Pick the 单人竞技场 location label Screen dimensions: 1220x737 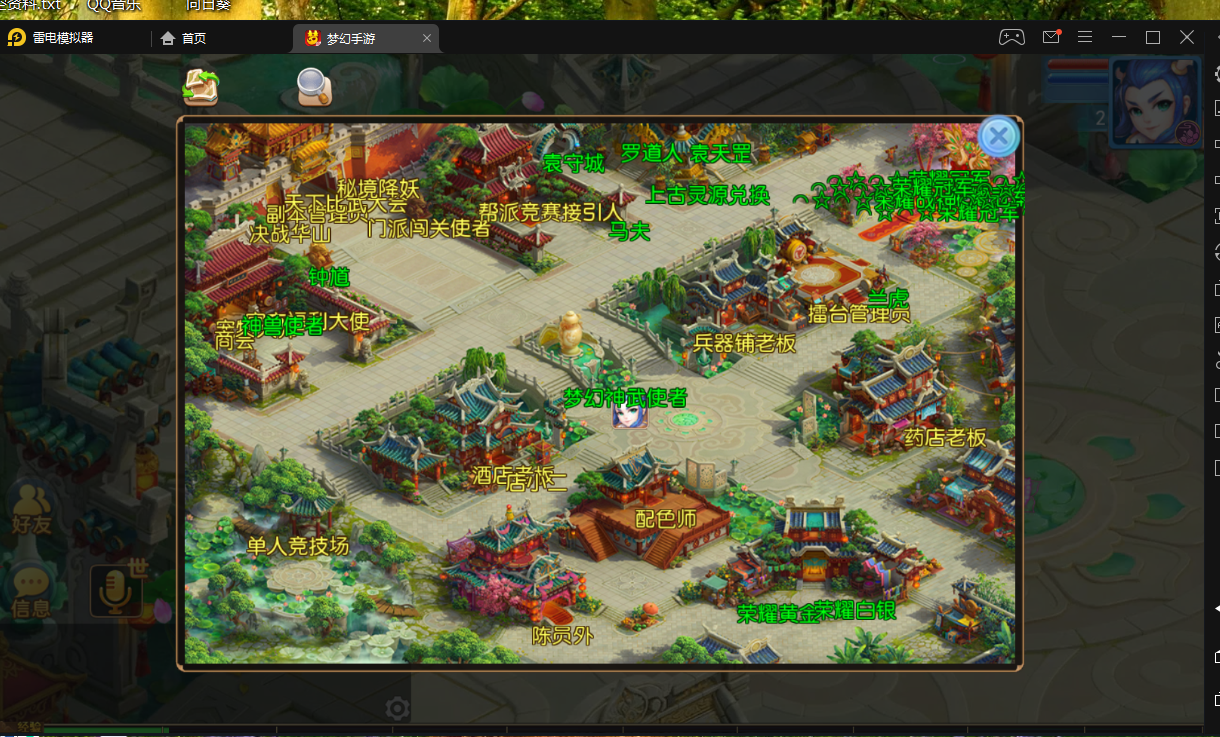coord(298,546)
